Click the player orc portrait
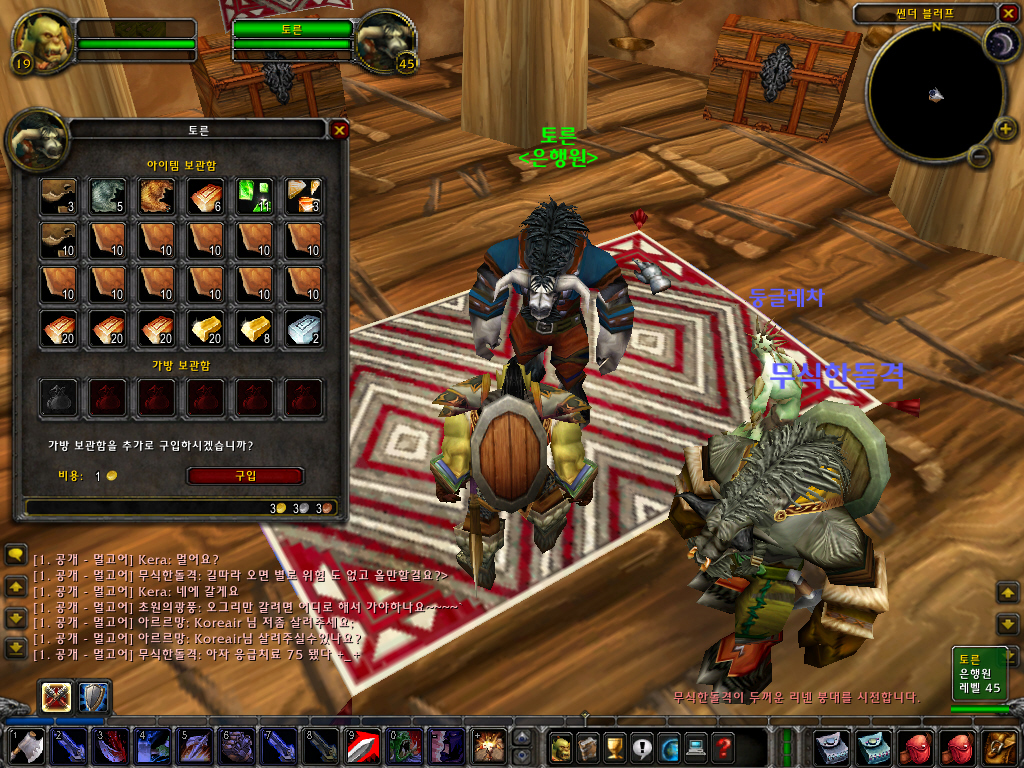 [42, 41]
